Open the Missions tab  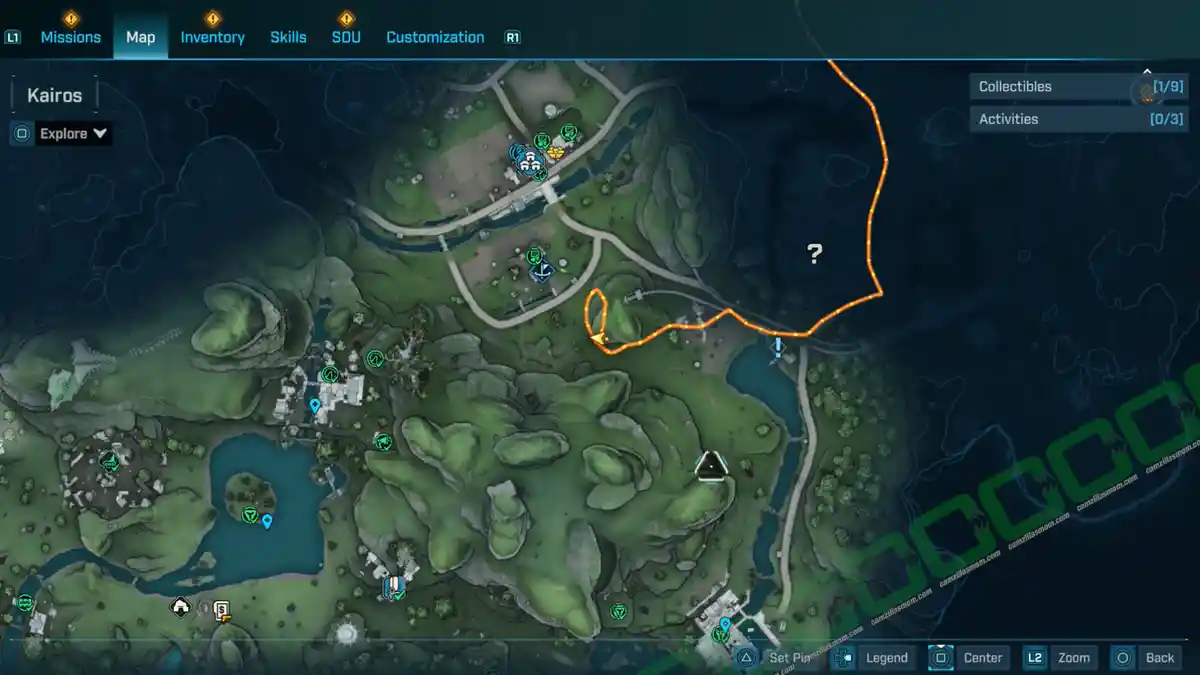pos(70,37)
